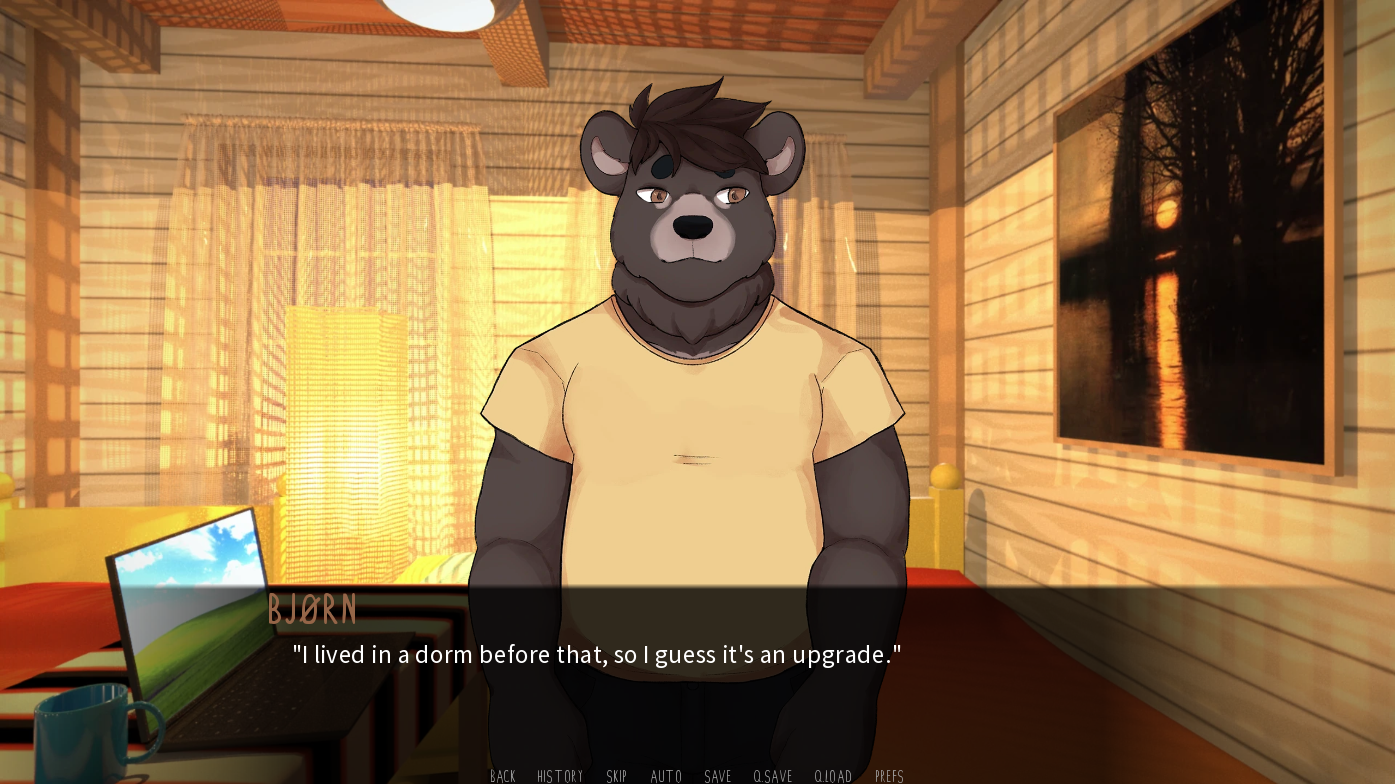Quick load with Q.Load

point(833,776)
